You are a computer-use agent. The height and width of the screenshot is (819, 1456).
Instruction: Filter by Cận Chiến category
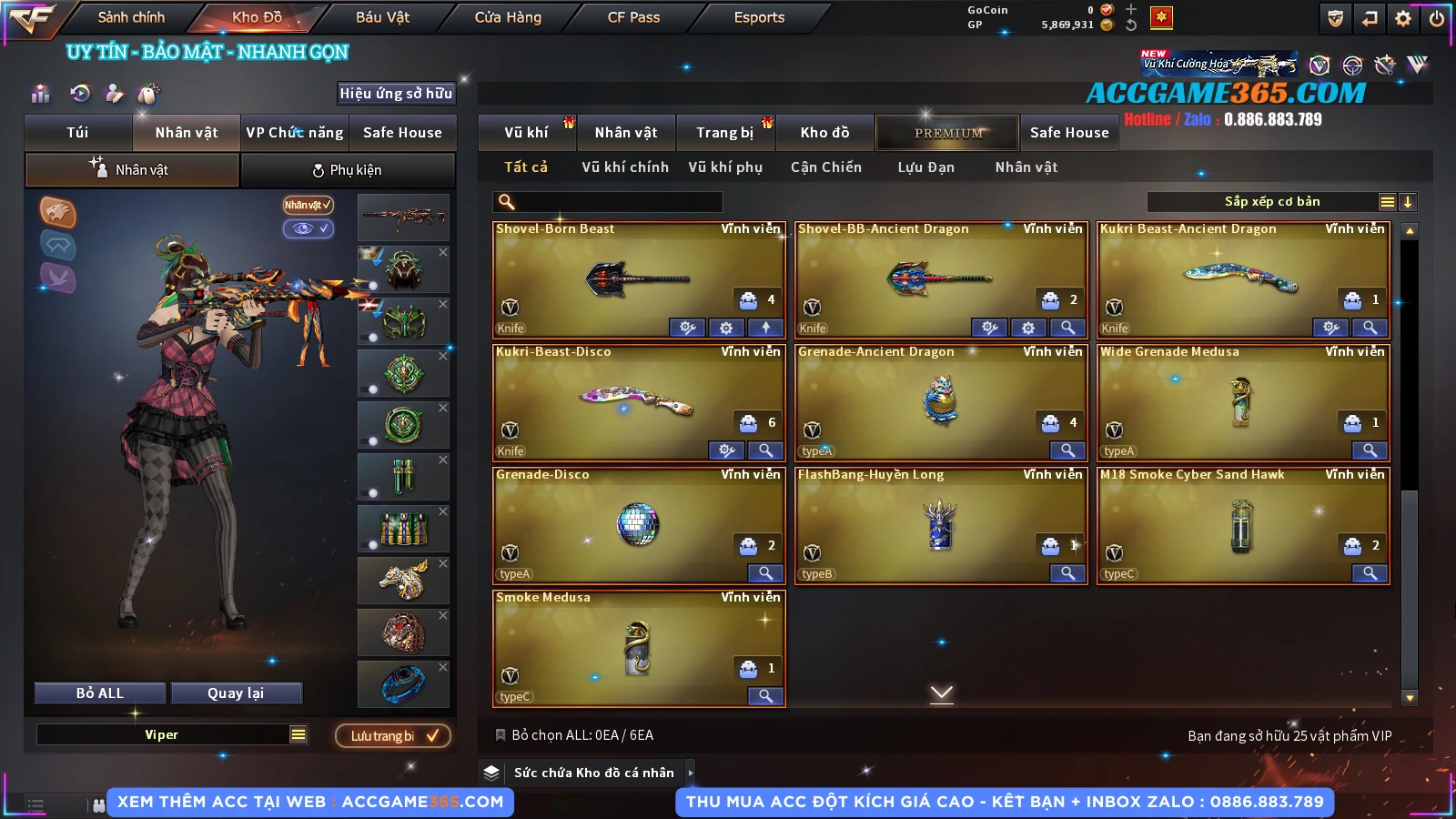tap(825, 167)
